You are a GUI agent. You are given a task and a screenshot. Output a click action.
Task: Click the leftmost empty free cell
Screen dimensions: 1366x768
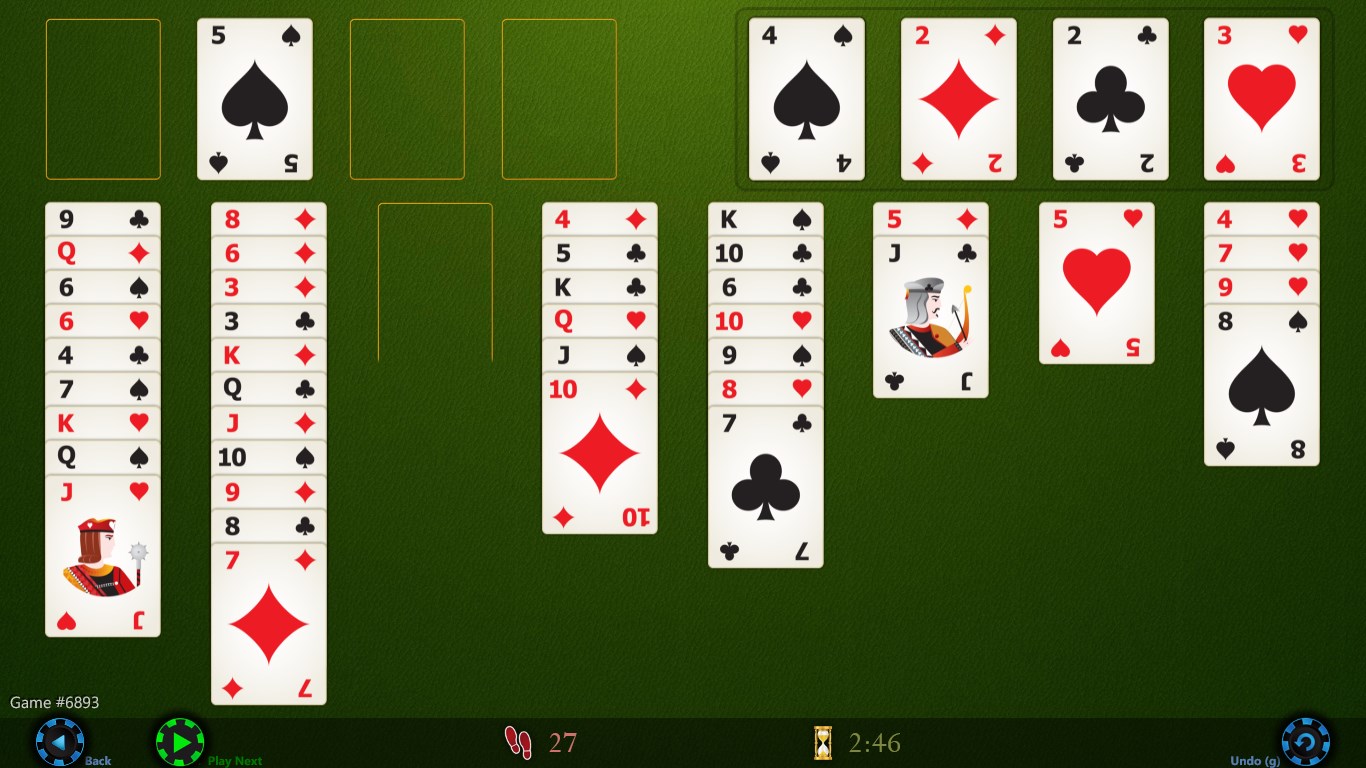[103, 97]
